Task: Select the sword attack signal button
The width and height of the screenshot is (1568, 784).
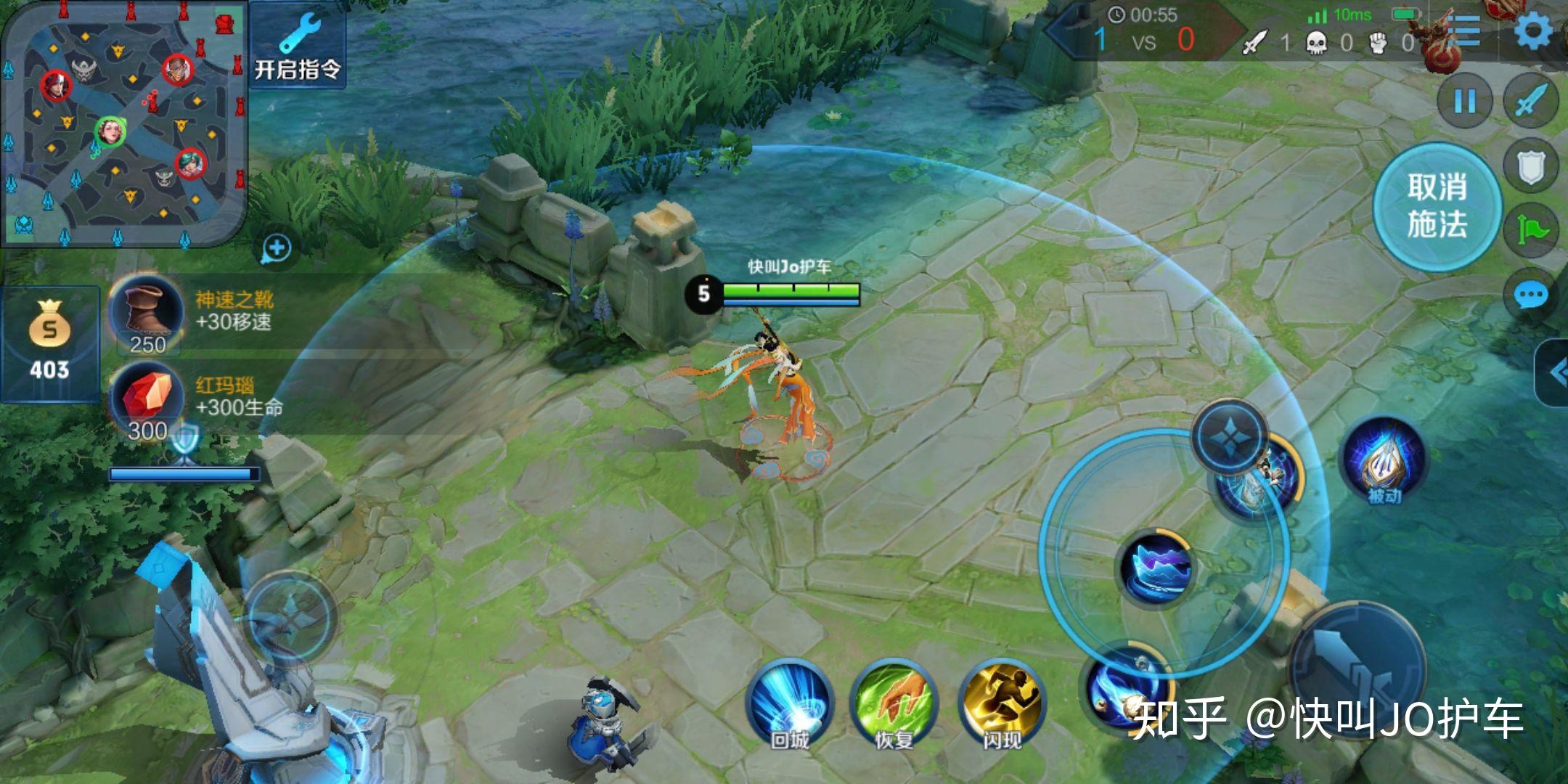Action: [x=1530, y=101]
